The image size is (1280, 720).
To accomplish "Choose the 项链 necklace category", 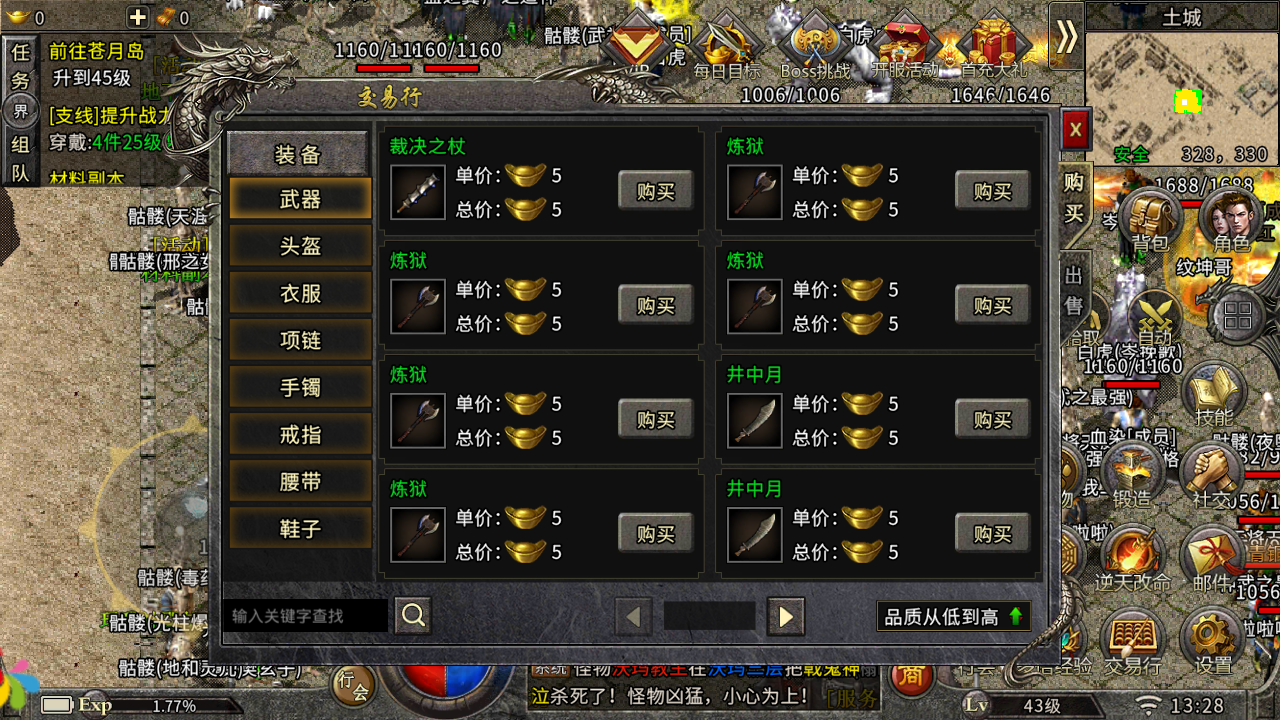I will pos(300,340).
